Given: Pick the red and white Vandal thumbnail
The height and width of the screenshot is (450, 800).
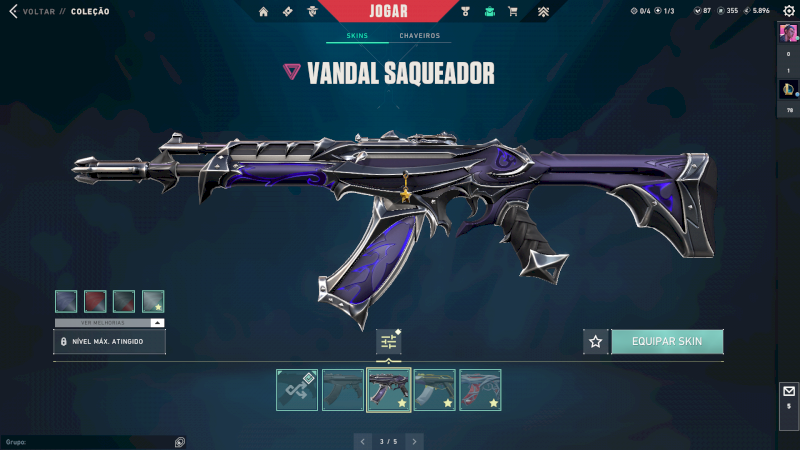Looking at the screenshot, I should [x=480, y=390].
